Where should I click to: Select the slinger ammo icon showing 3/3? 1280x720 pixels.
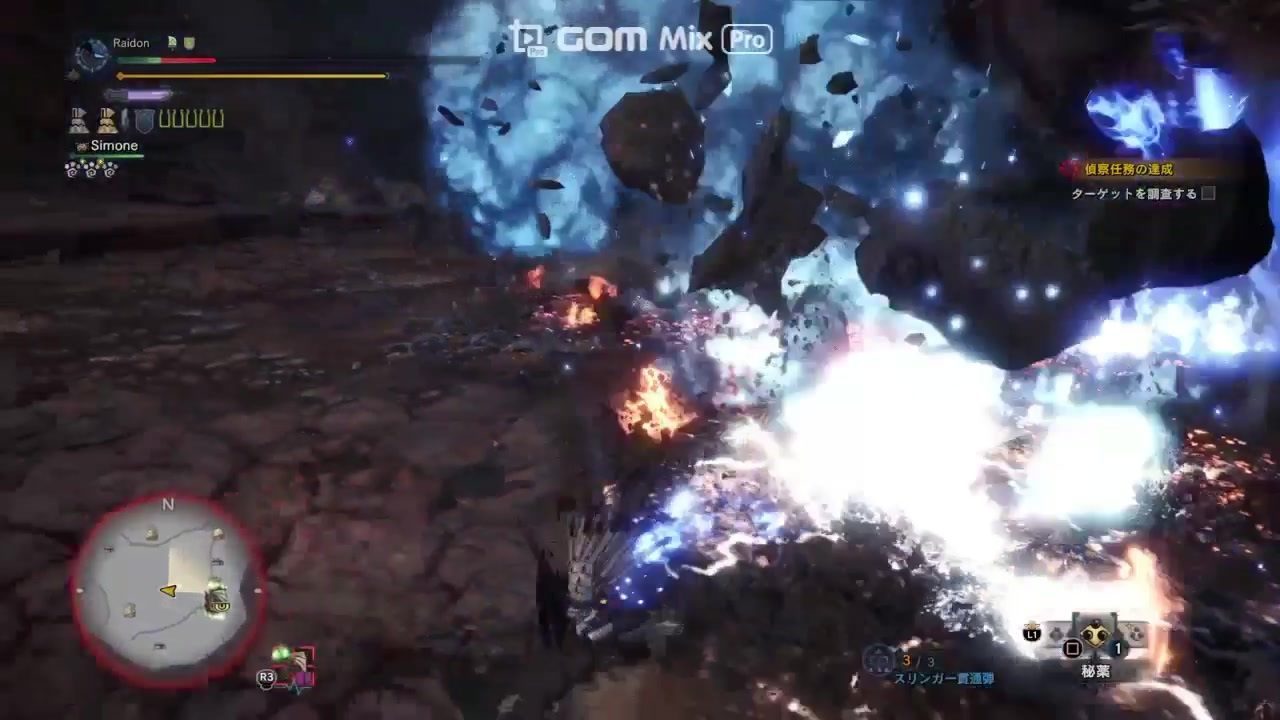click(x=880, y=661)
